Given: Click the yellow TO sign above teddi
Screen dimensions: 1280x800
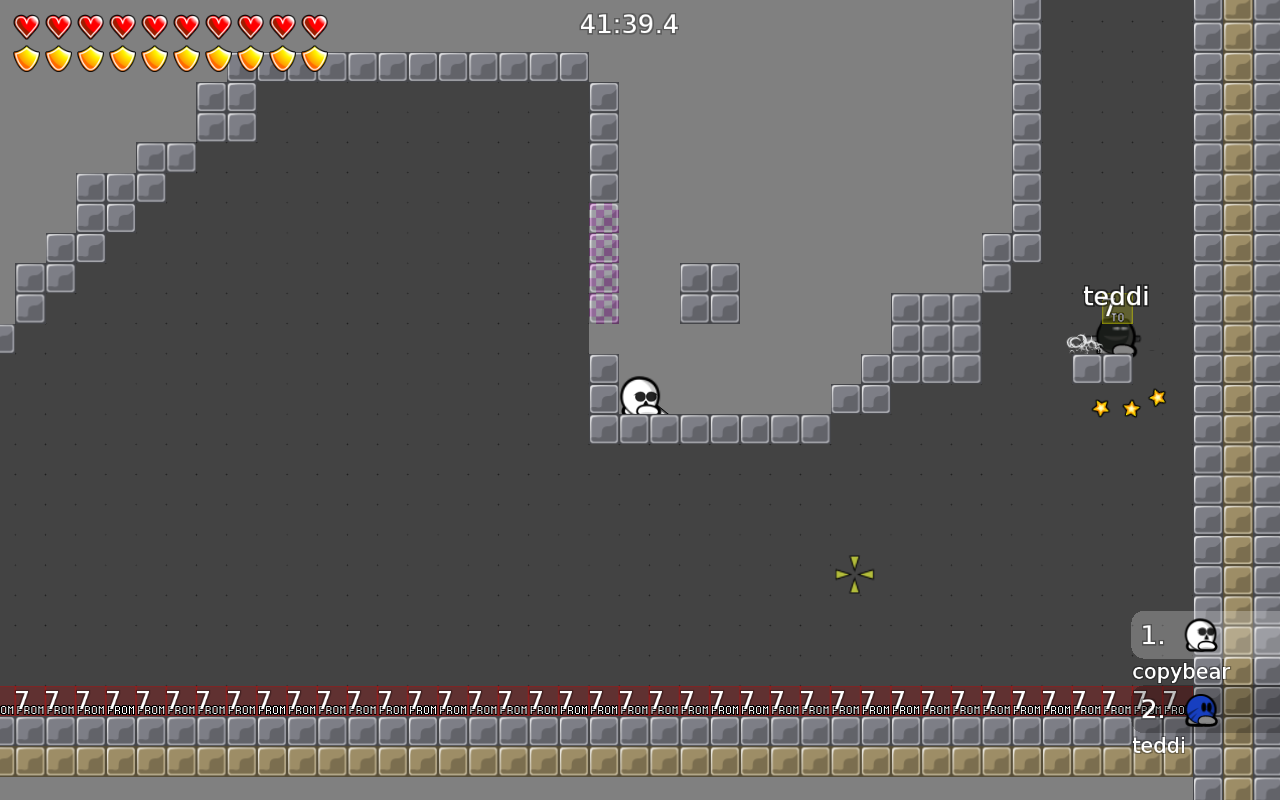Looking at the screenshot, I should click(x=1117, y=316).
